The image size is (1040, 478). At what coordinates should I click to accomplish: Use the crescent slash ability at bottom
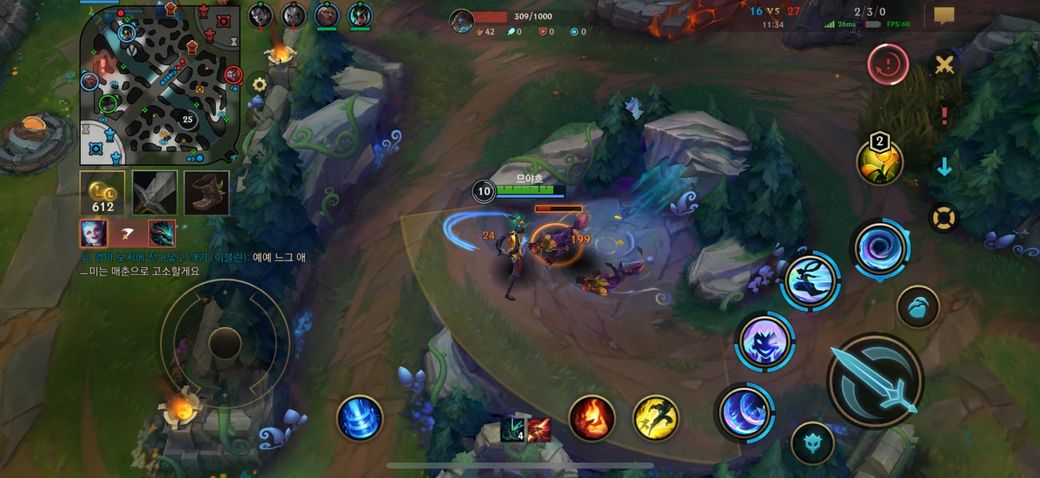745,412
